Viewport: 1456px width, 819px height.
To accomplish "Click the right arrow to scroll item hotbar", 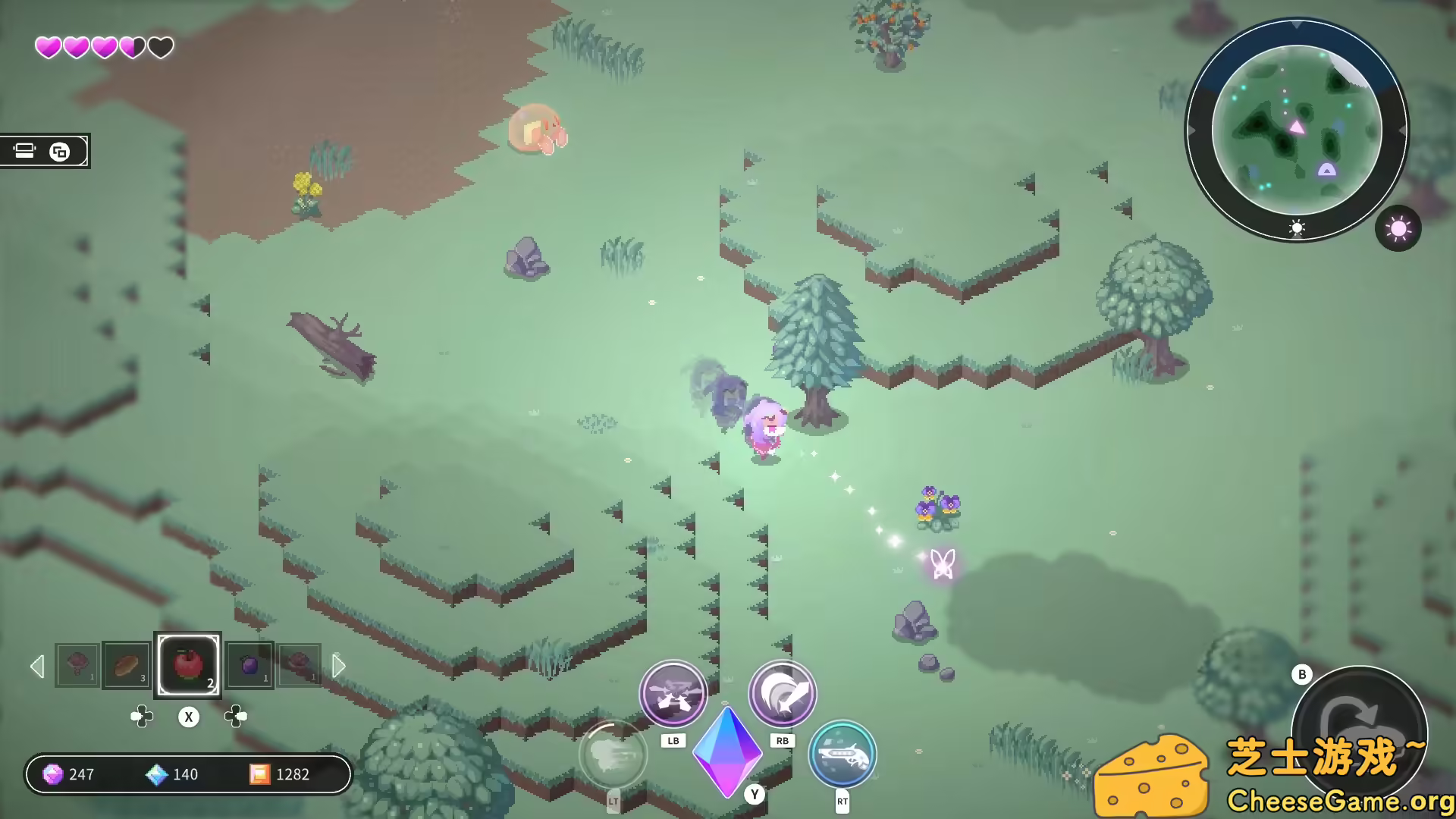I will 338,666.
